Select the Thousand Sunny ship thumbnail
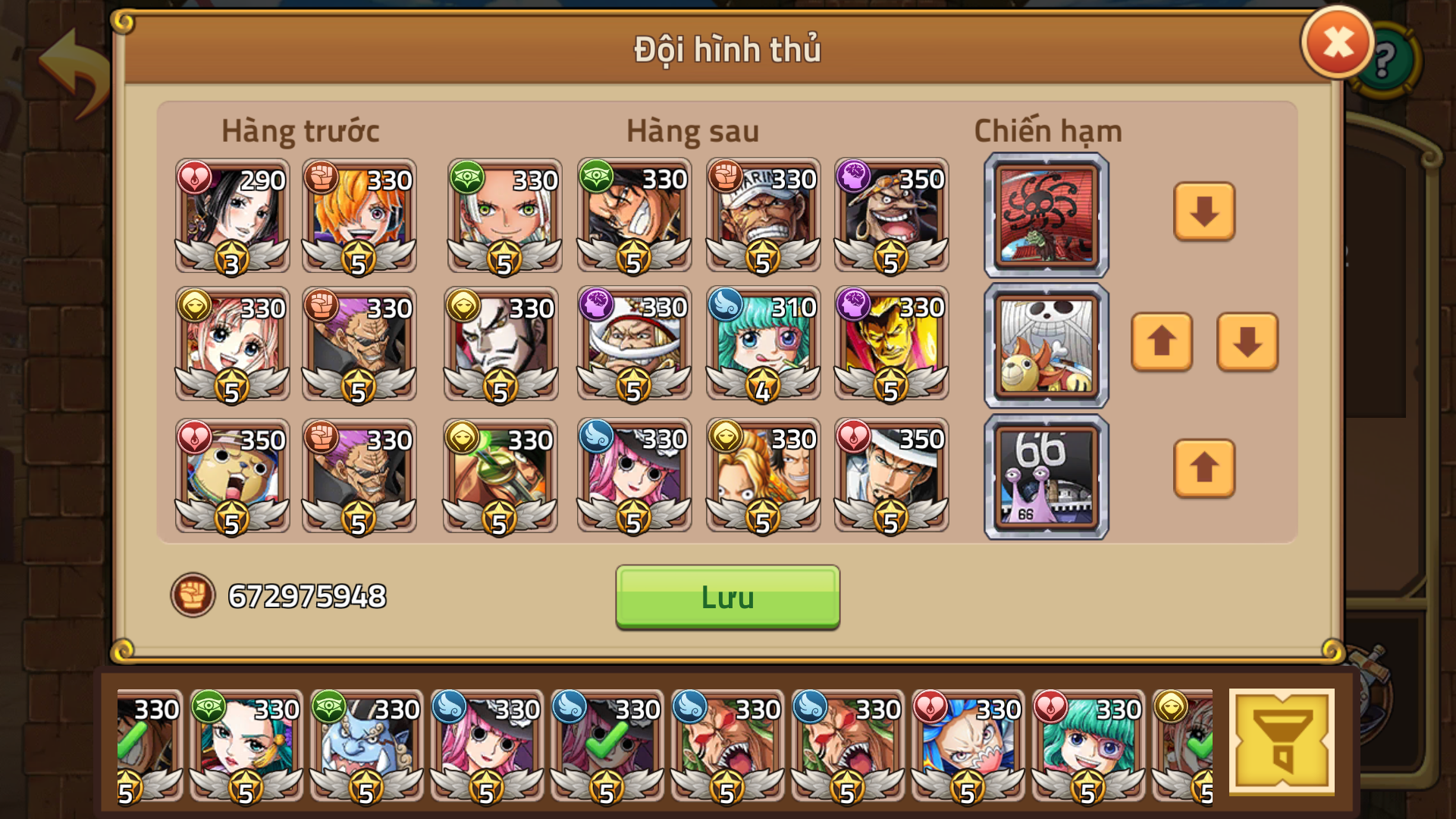Viewport: 1456px width, 819px height. pos(1045,345)
